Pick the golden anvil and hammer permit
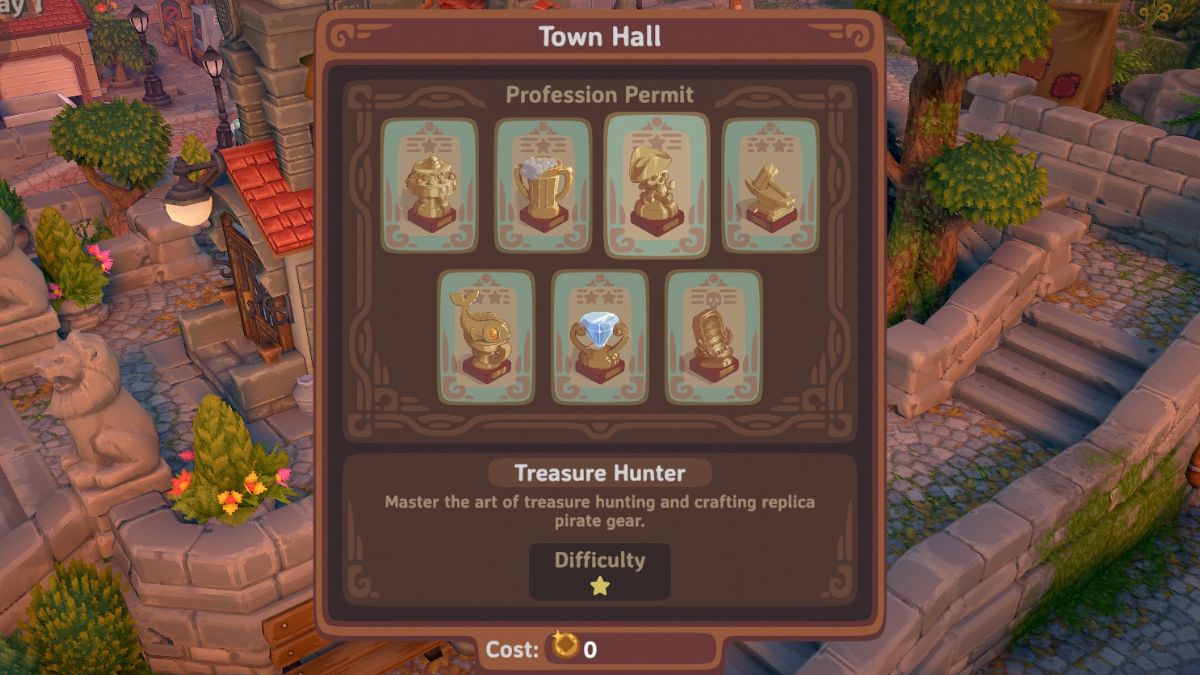Viewport: 1200px width, 675px height. (770, 185)
